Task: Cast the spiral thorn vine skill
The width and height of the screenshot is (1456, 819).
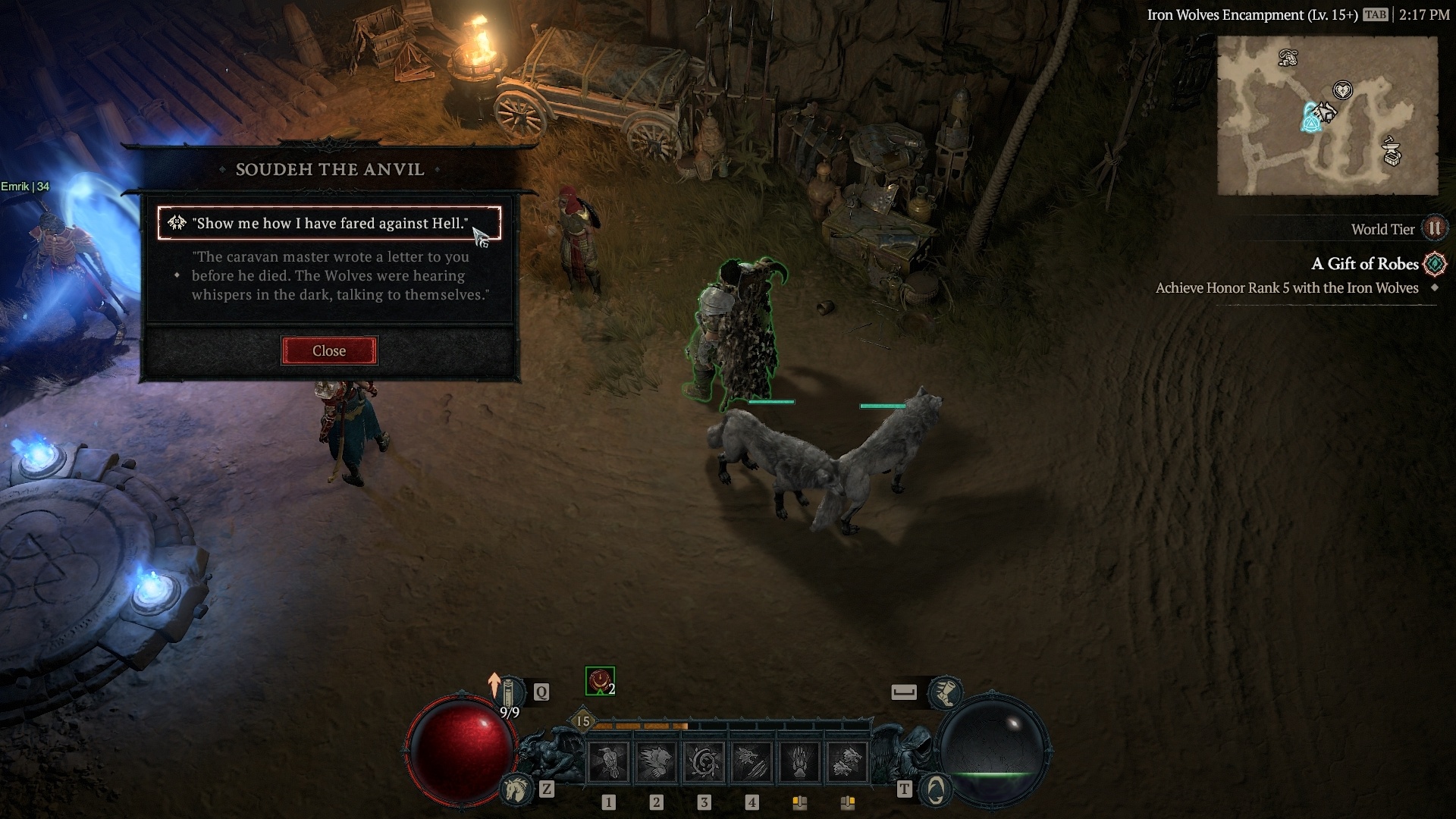Action: [704, 761]
